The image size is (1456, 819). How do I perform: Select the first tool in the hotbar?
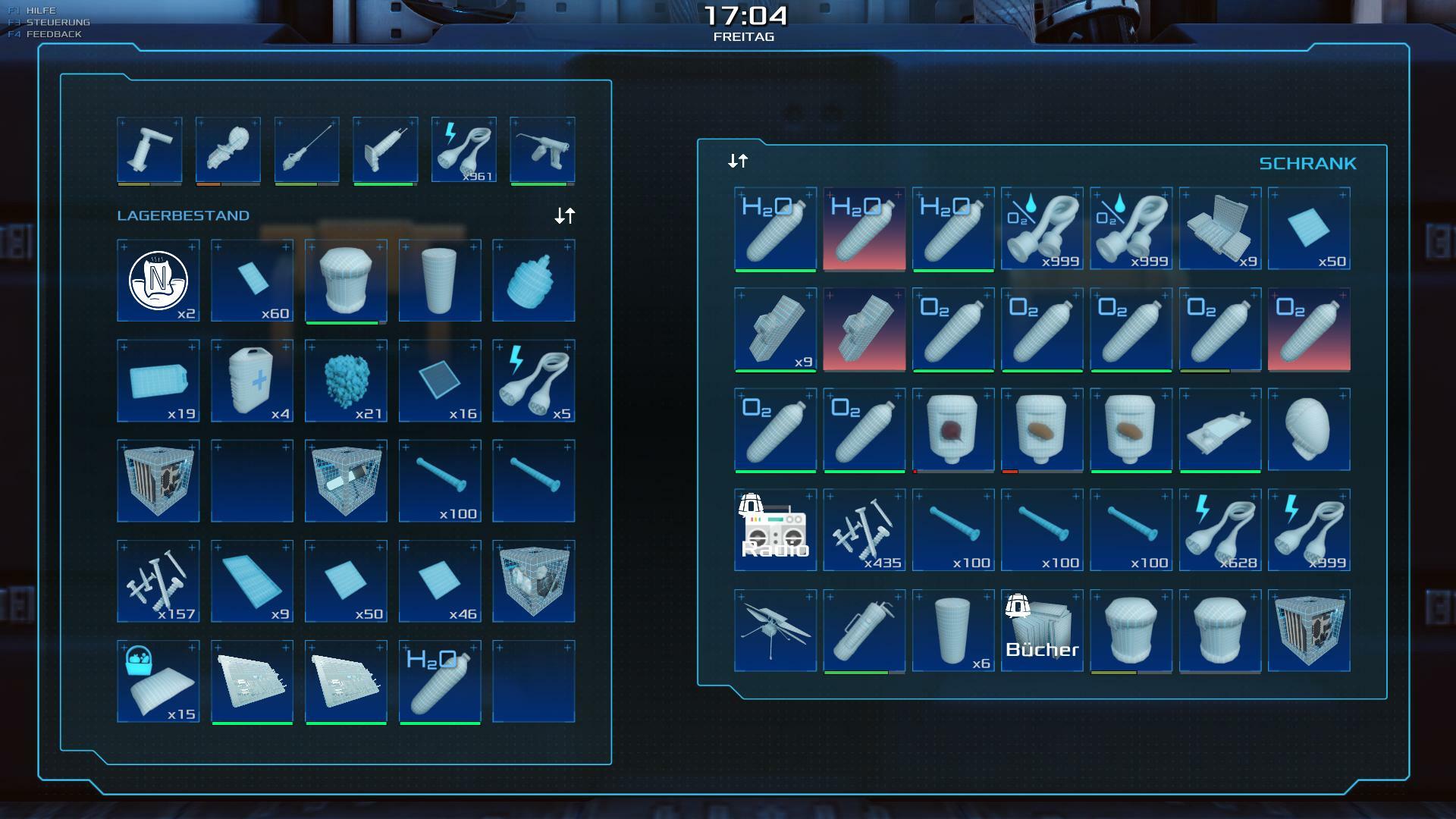149,149
